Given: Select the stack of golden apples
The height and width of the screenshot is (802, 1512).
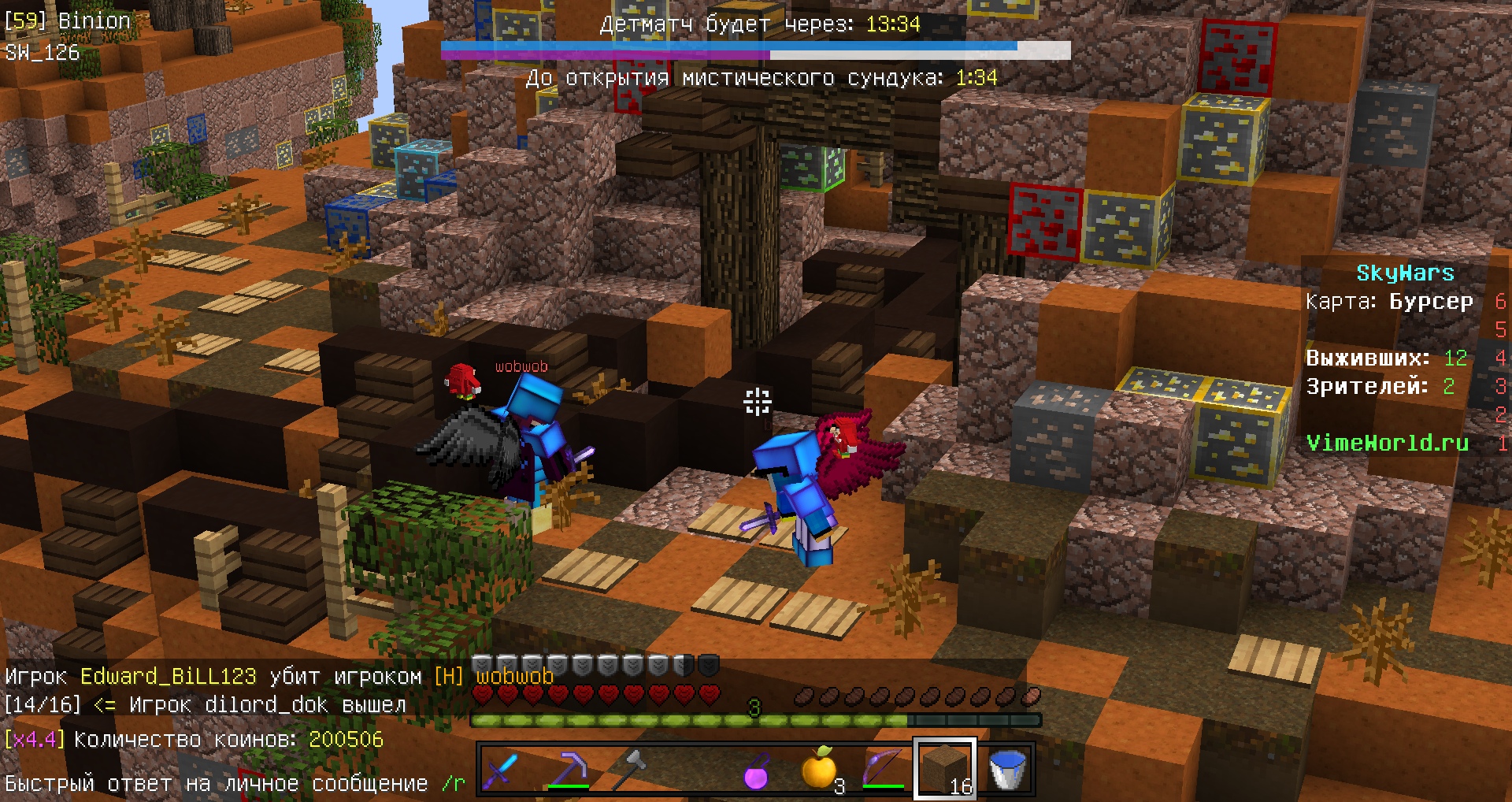Looking at the screenshot, I should [x=821, y=768].
